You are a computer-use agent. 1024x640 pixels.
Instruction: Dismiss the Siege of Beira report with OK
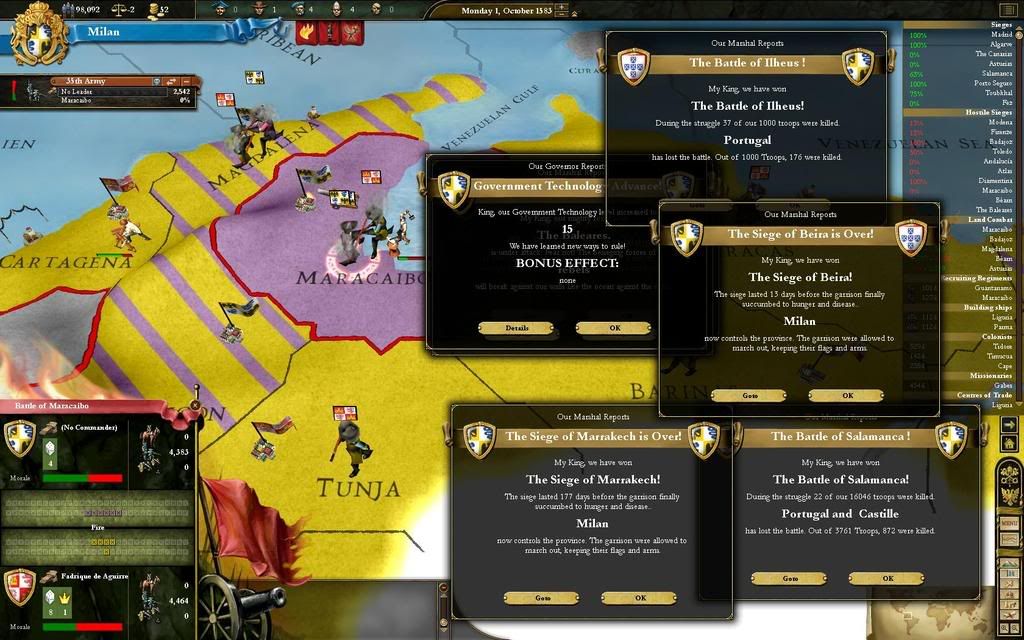click(x=846, y=395)
